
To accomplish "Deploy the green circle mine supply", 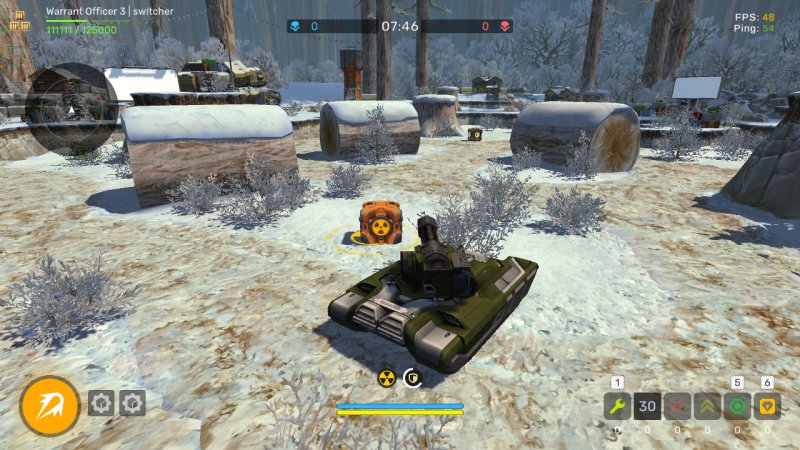I will (738, 407).
